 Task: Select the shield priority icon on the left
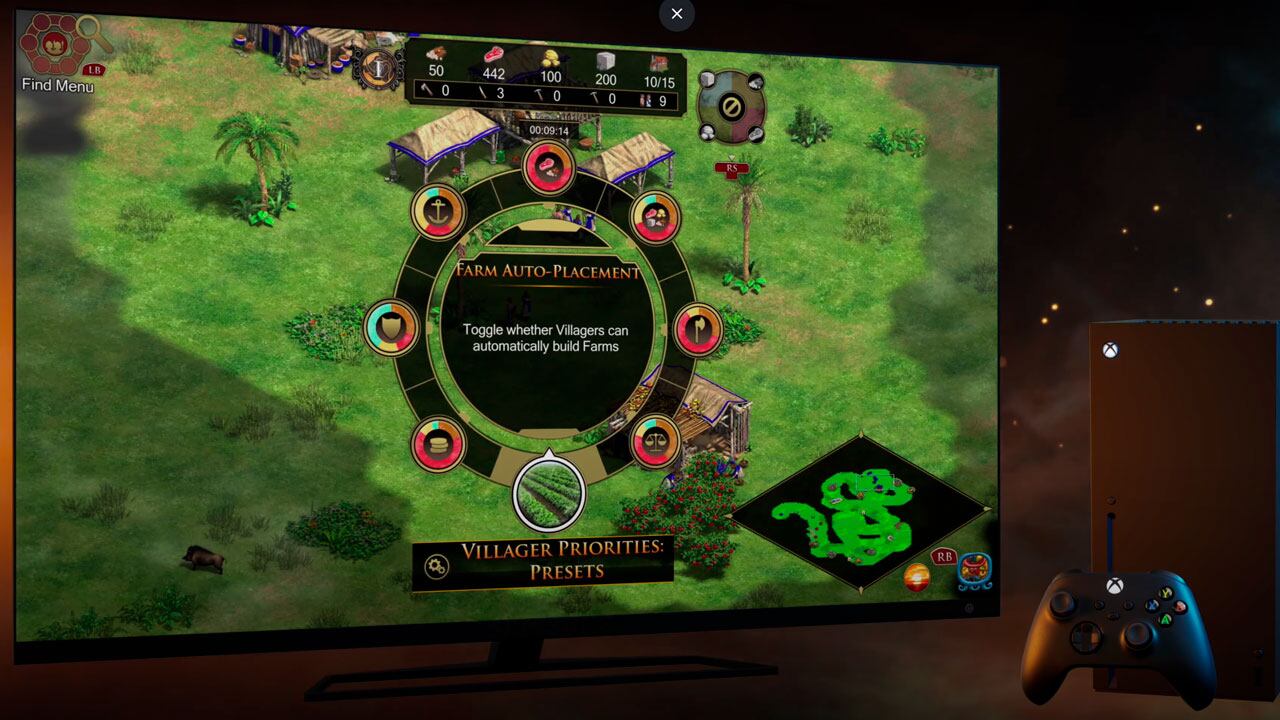[390, 328]
